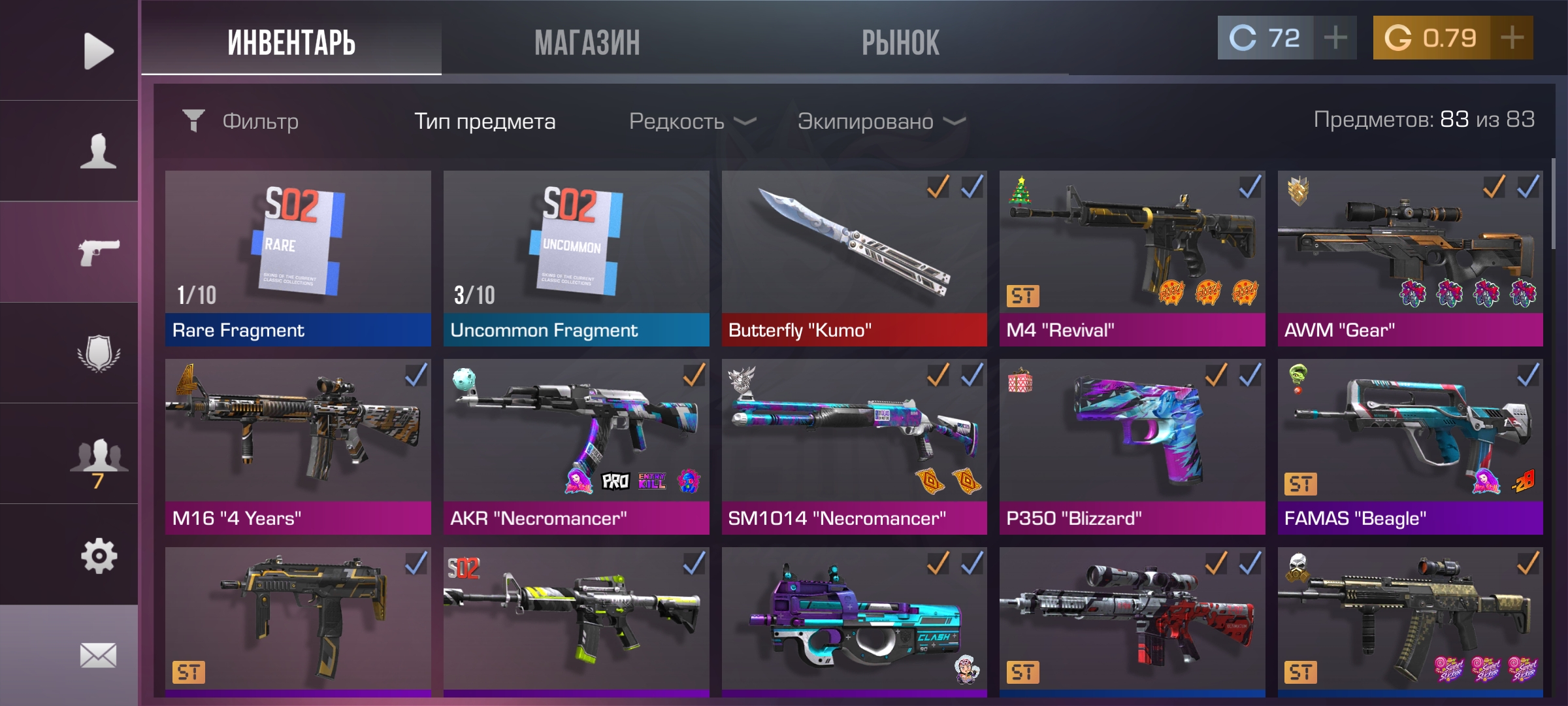The width and height of the screenshot is (1568, 706).
Task: Open the Рынок tab
Action: 900,43
